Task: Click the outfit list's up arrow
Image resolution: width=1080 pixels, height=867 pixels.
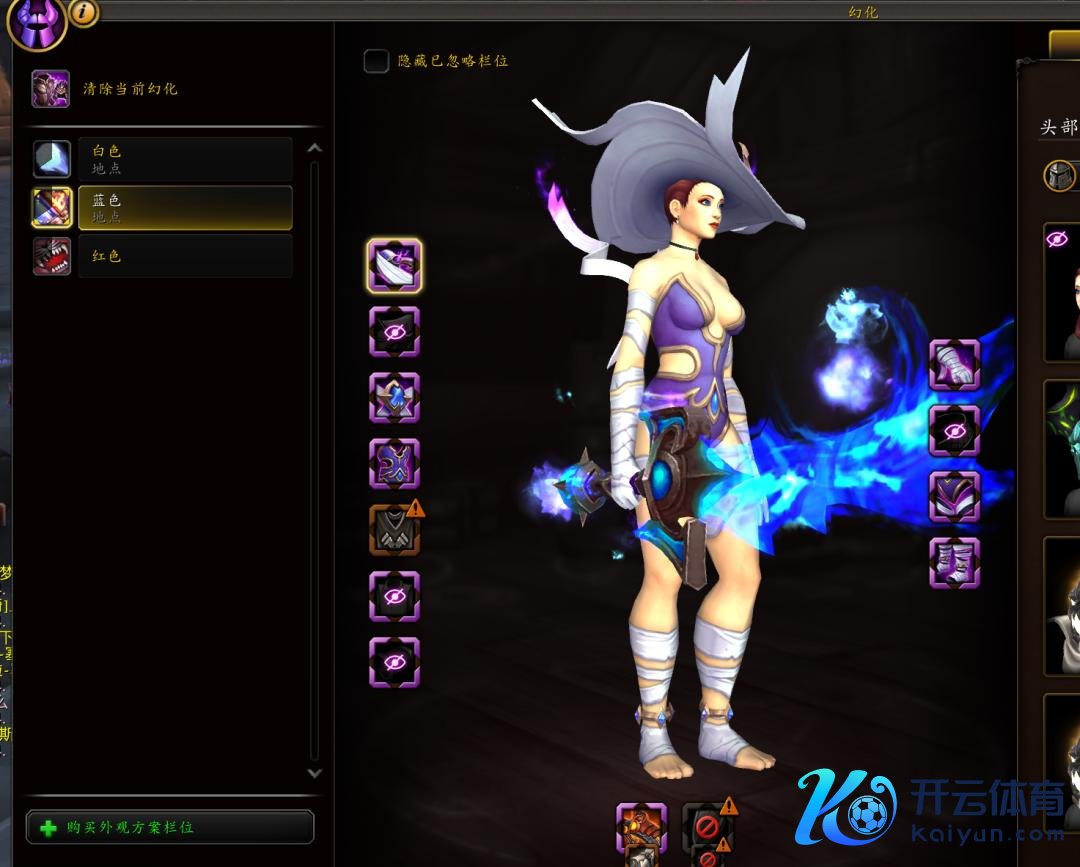Action: [x=314, y=149]
